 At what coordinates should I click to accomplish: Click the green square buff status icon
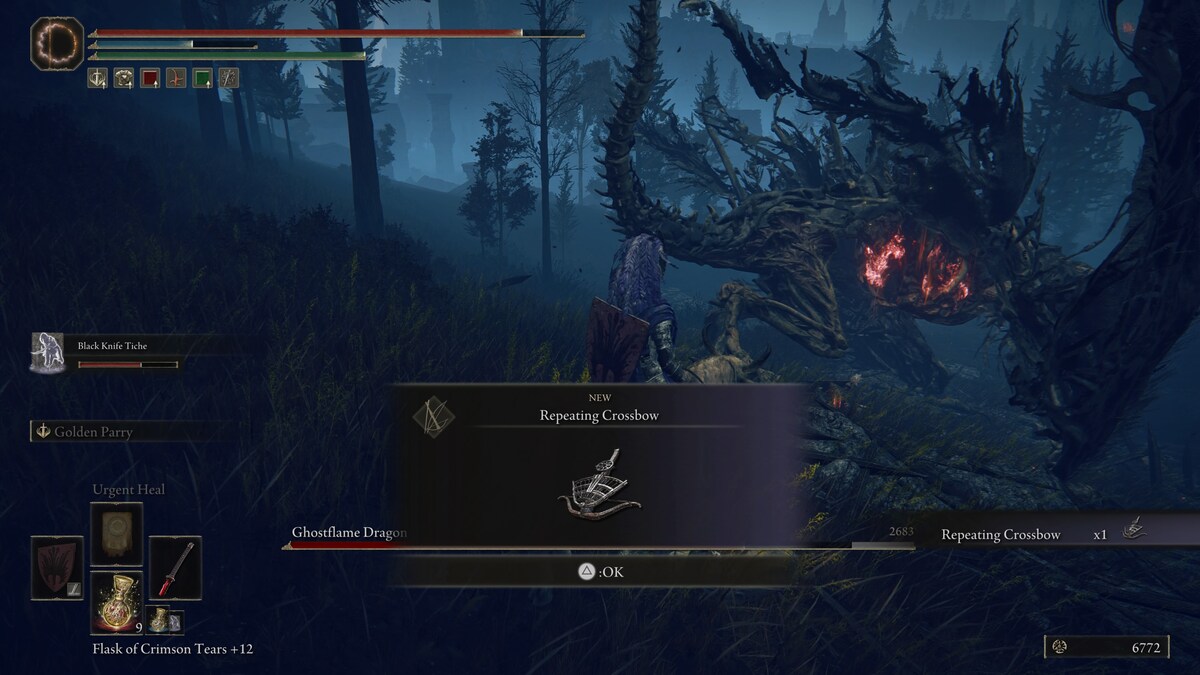click(202, 78)
